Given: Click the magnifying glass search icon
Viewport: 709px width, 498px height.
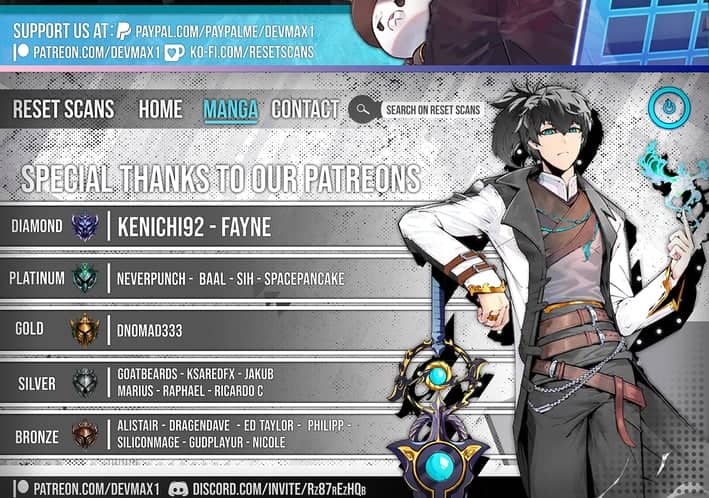Looking at the screenshot, I should pos(362,110).
